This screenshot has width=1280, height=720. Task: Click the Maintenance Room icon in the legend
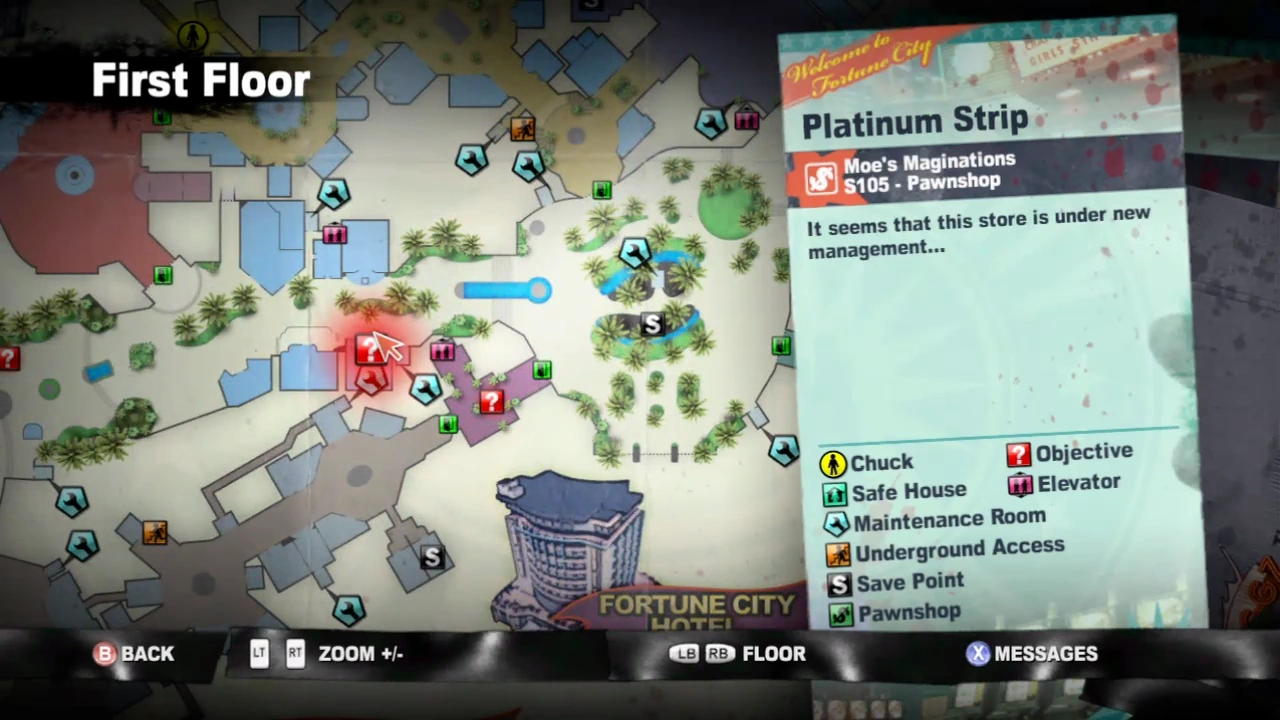pyautogui.click(x=836, y=522)
